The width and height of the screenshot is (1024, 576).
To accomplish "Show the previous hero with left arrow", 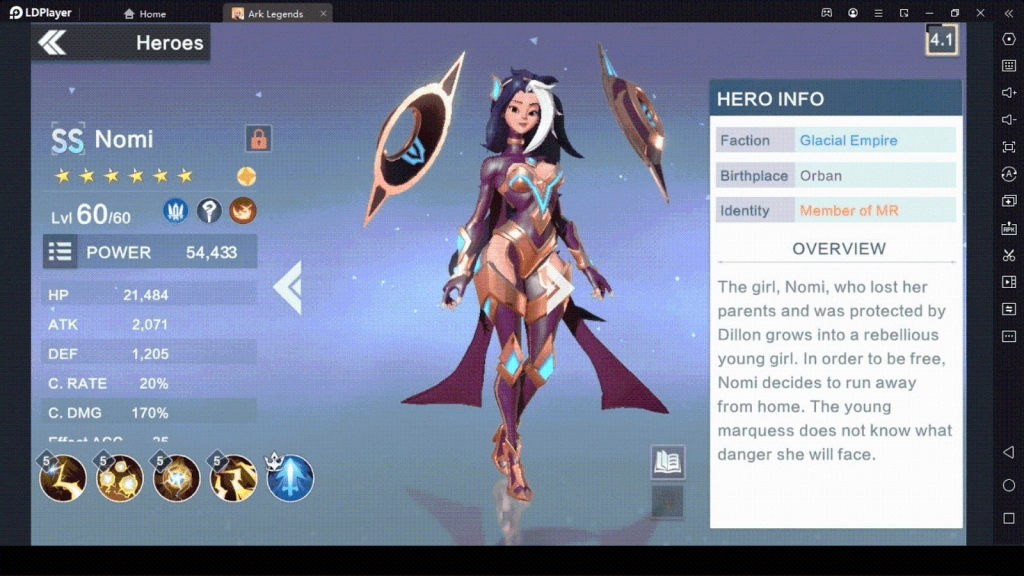I will tap(288, 288).
